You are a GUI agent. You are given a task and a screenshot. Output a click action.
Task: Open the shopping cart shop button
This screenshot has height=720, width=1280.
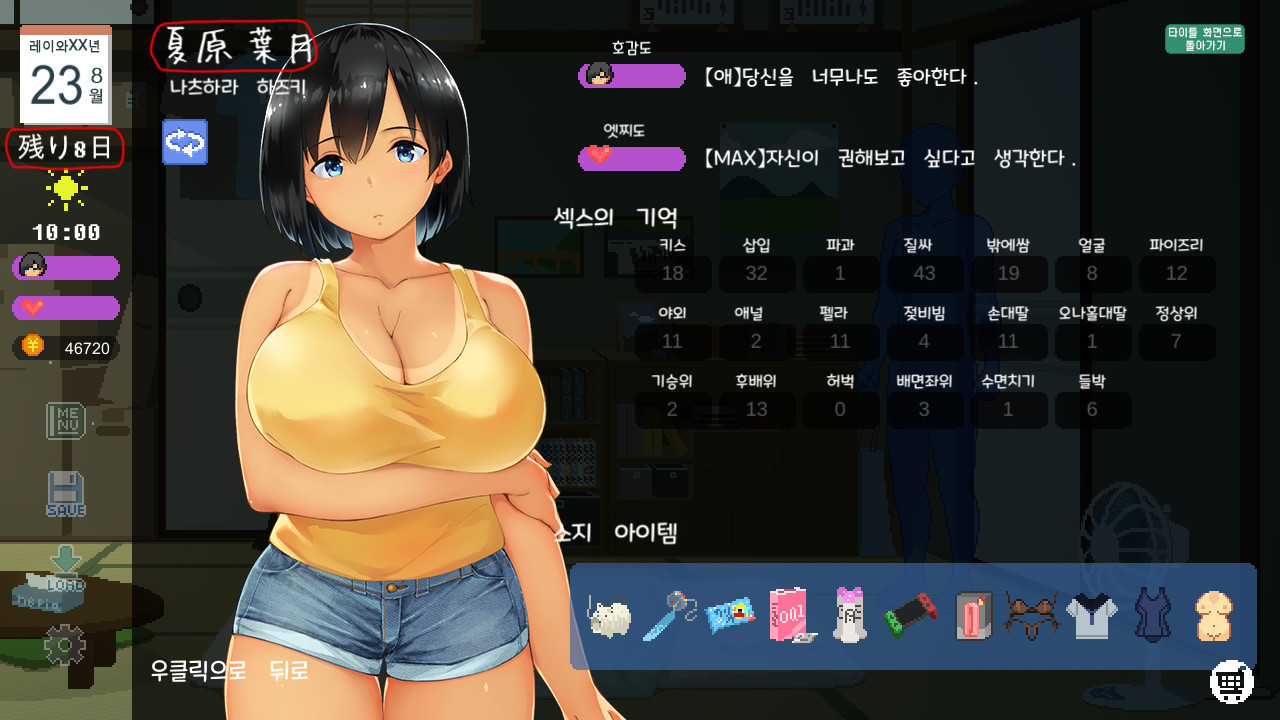1232,683
